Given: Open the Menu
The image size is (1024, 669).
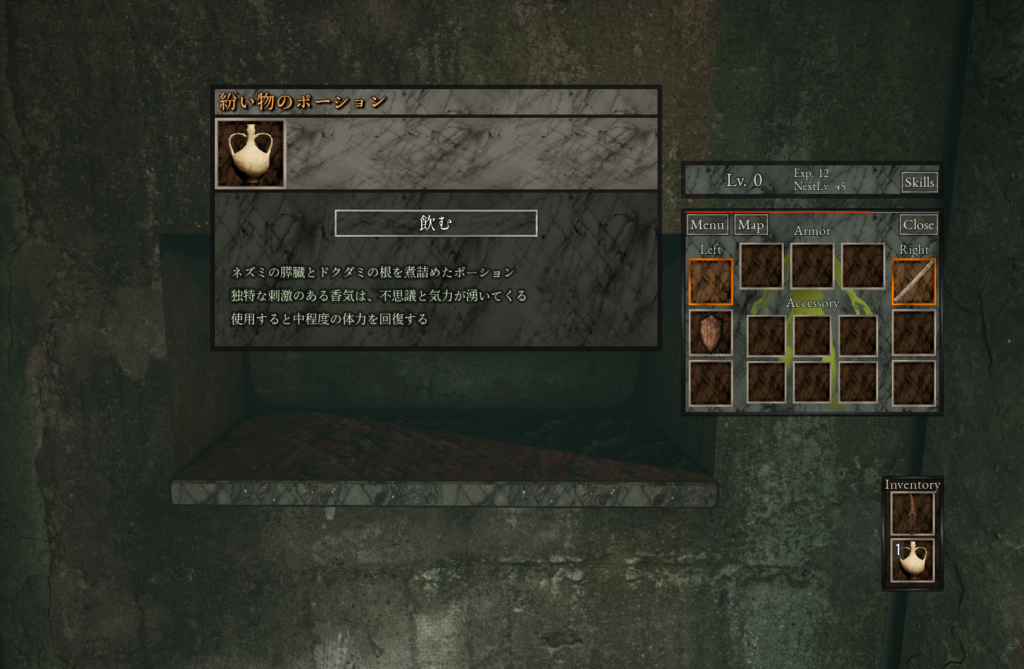Looking at the screenshot, I should [x=707, y=225].
